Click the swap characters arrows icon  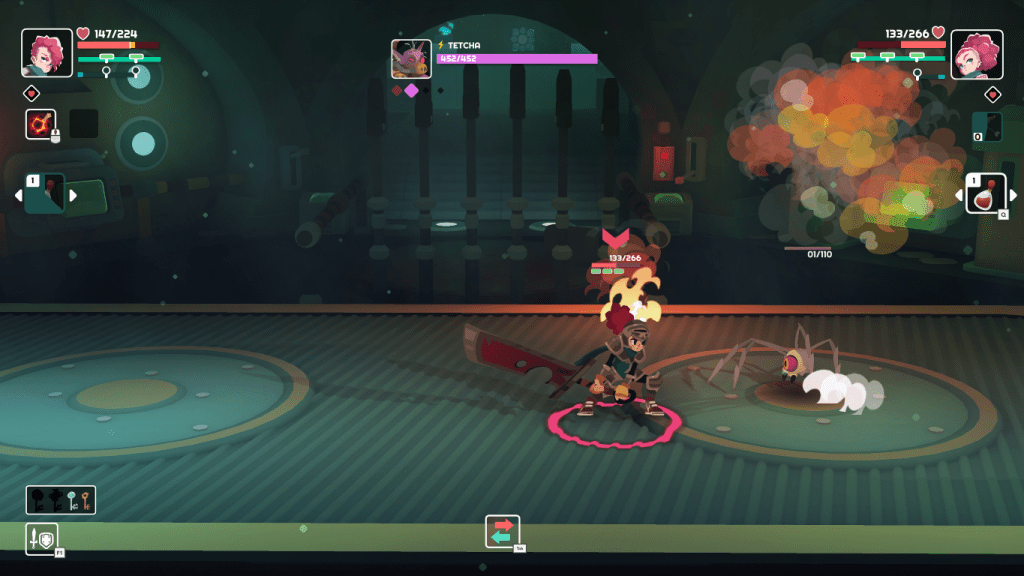tap(503, 531)
